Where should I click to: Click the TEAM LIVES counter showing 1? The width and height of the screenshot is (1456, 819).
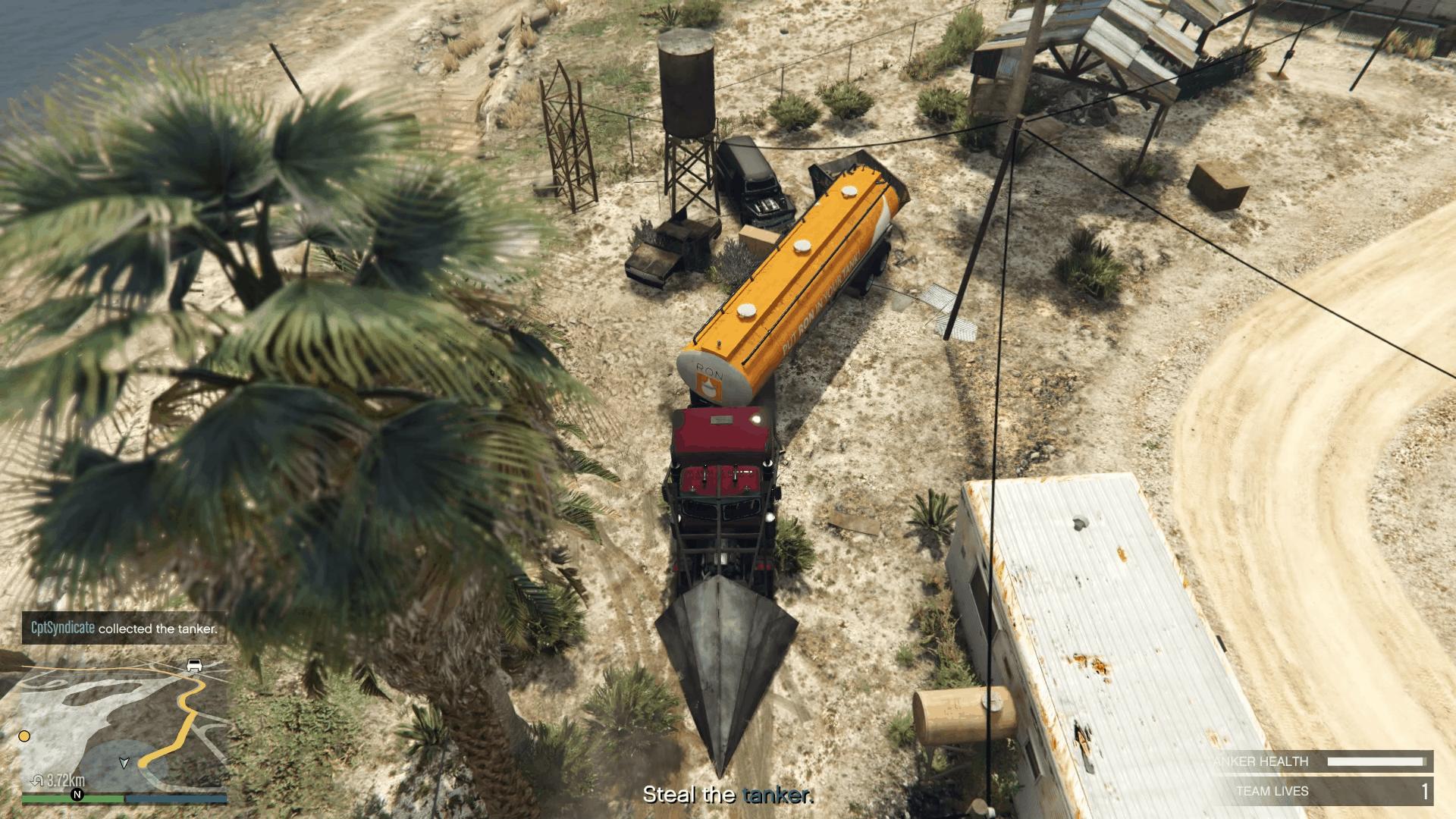pos(1428,790)
